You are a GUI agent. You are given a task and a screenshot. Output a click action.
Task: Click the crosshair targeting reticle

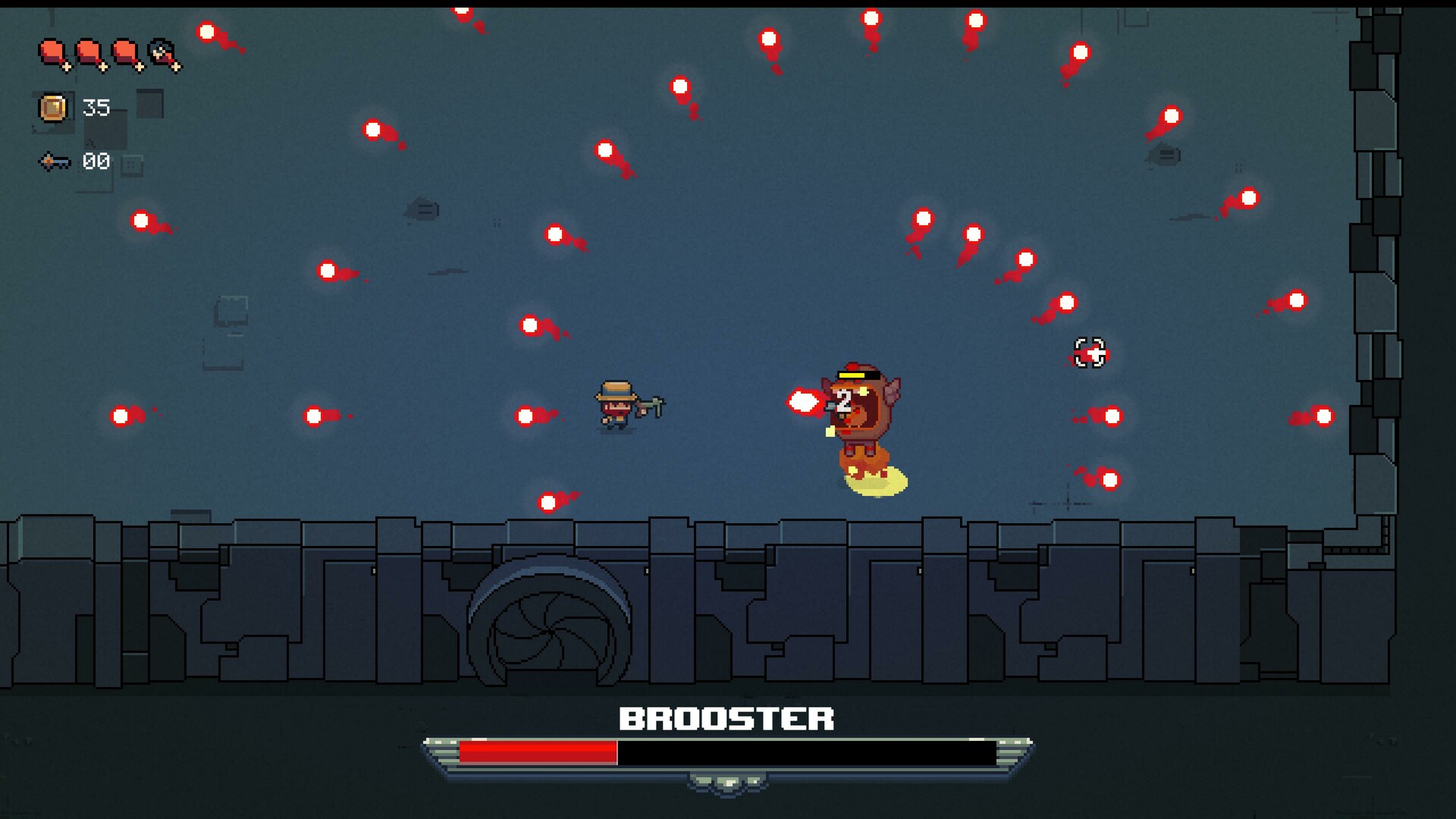[x=1090, y=353]
